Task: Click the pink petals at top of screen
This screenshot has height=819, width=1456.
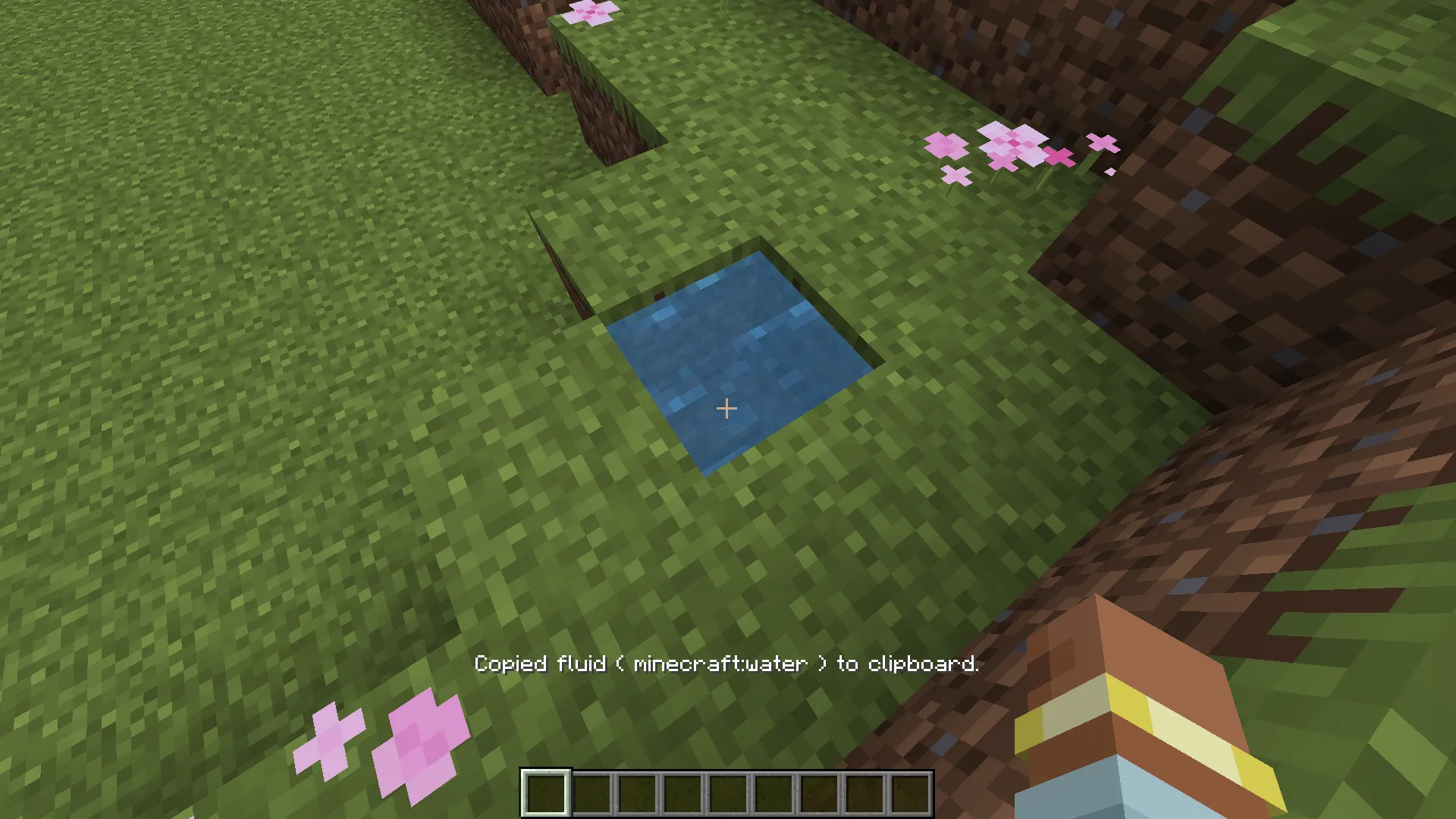Action: click(x=590, y=11)
